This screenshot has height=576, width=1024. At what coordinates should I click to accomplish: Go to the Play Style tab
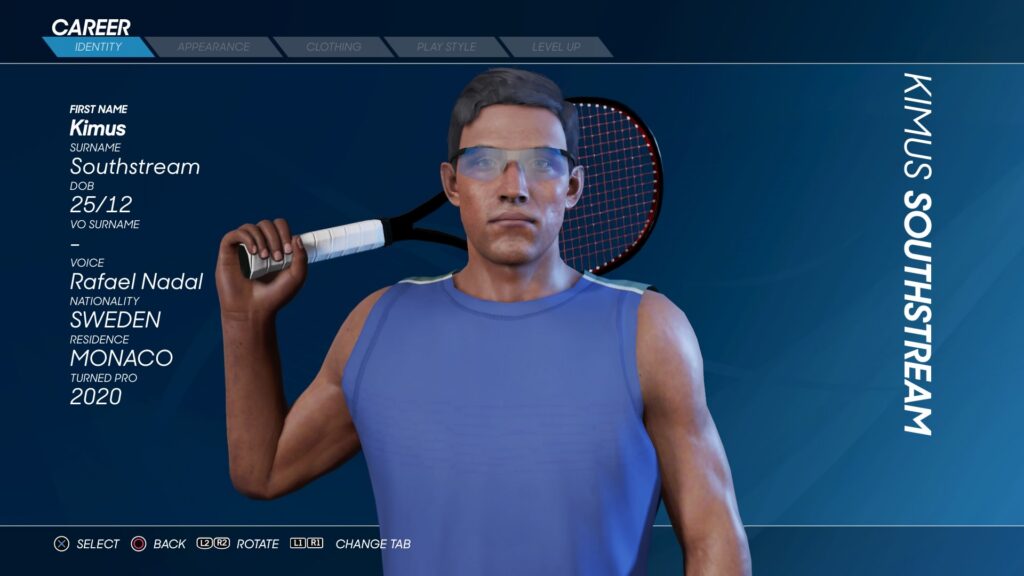tap(447, 47)
